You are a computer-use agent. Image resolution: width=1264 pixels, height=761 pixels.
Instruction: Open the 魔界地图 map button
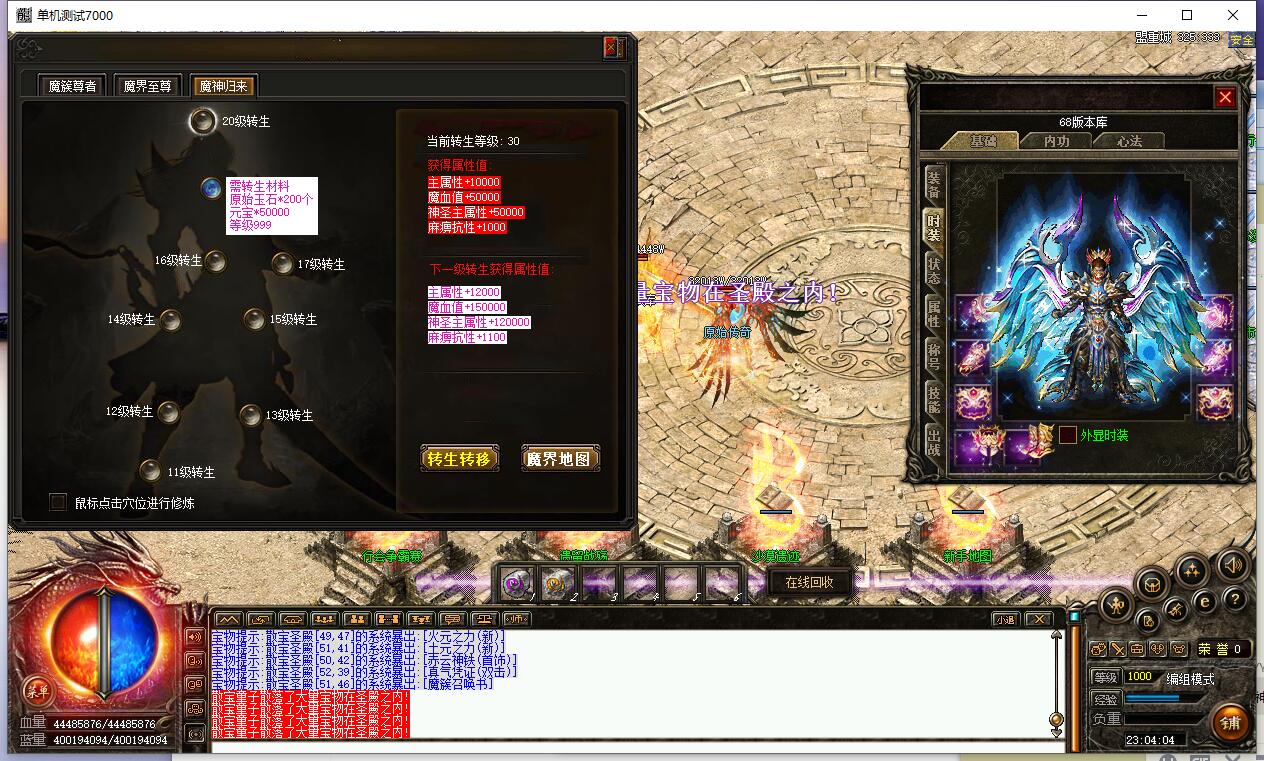pyautogui.click(x=561, y=459)
